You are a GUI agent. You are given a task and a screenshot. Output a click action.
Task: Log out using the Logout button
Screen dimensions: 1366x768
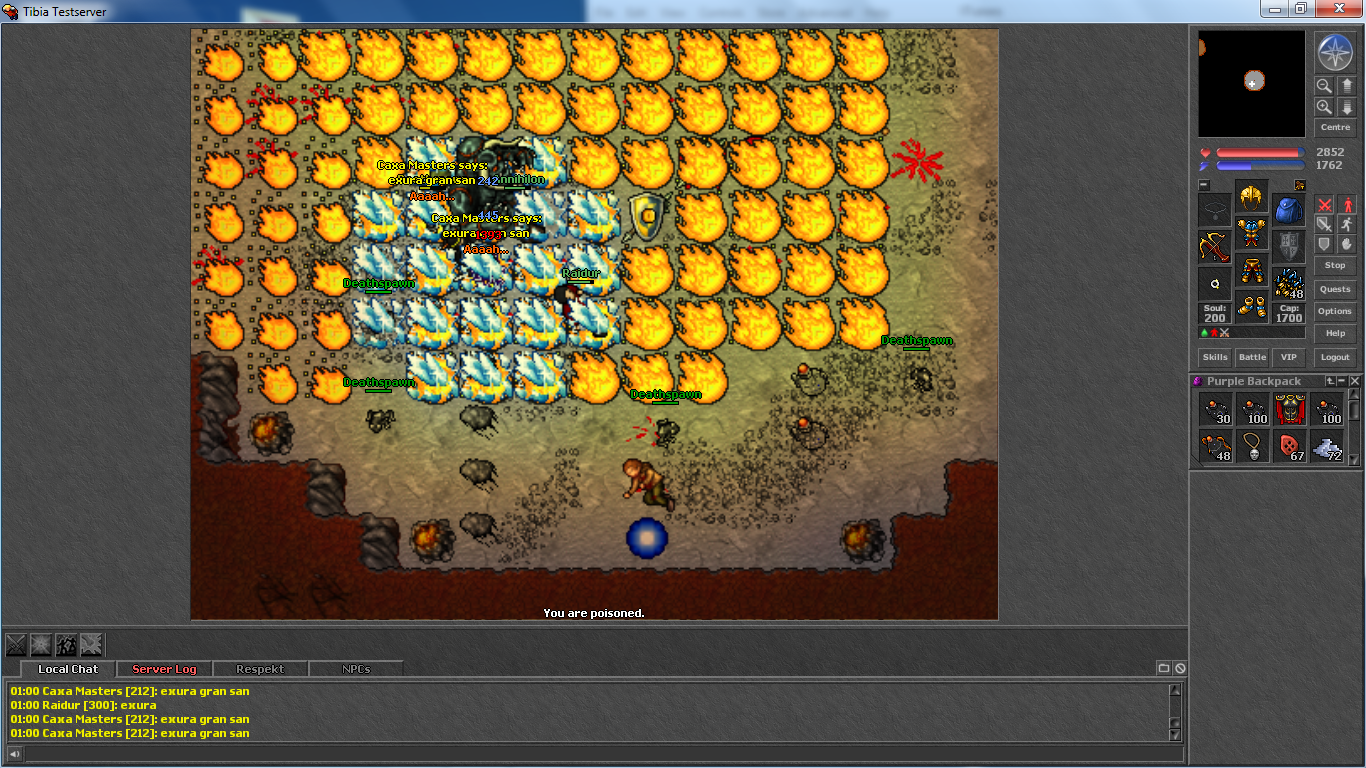click(x=1335, y=357)
